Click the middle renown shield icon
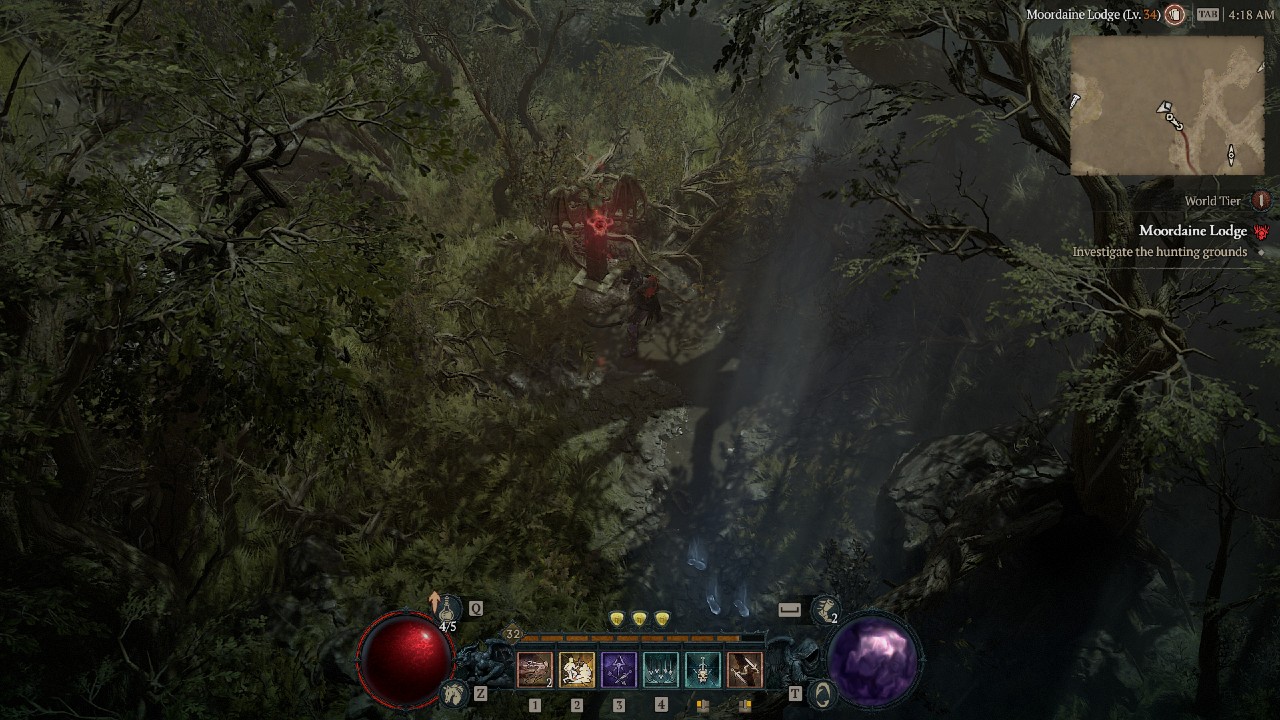Image resolution: width=1280 pixels, height=720 pixels. pyautogui.click(x=639, y=618)
